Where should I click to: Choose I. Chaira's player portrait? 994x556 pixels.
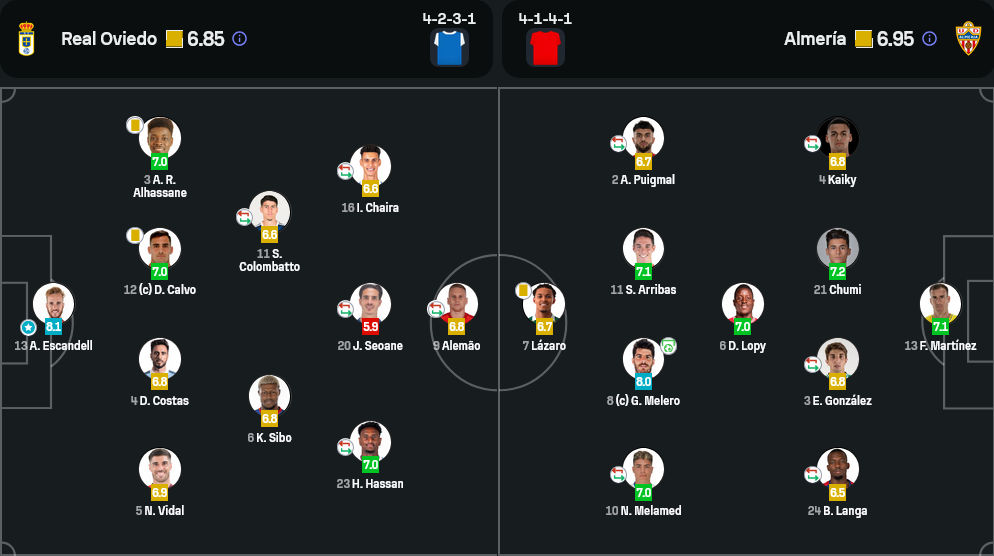point(370,167)
